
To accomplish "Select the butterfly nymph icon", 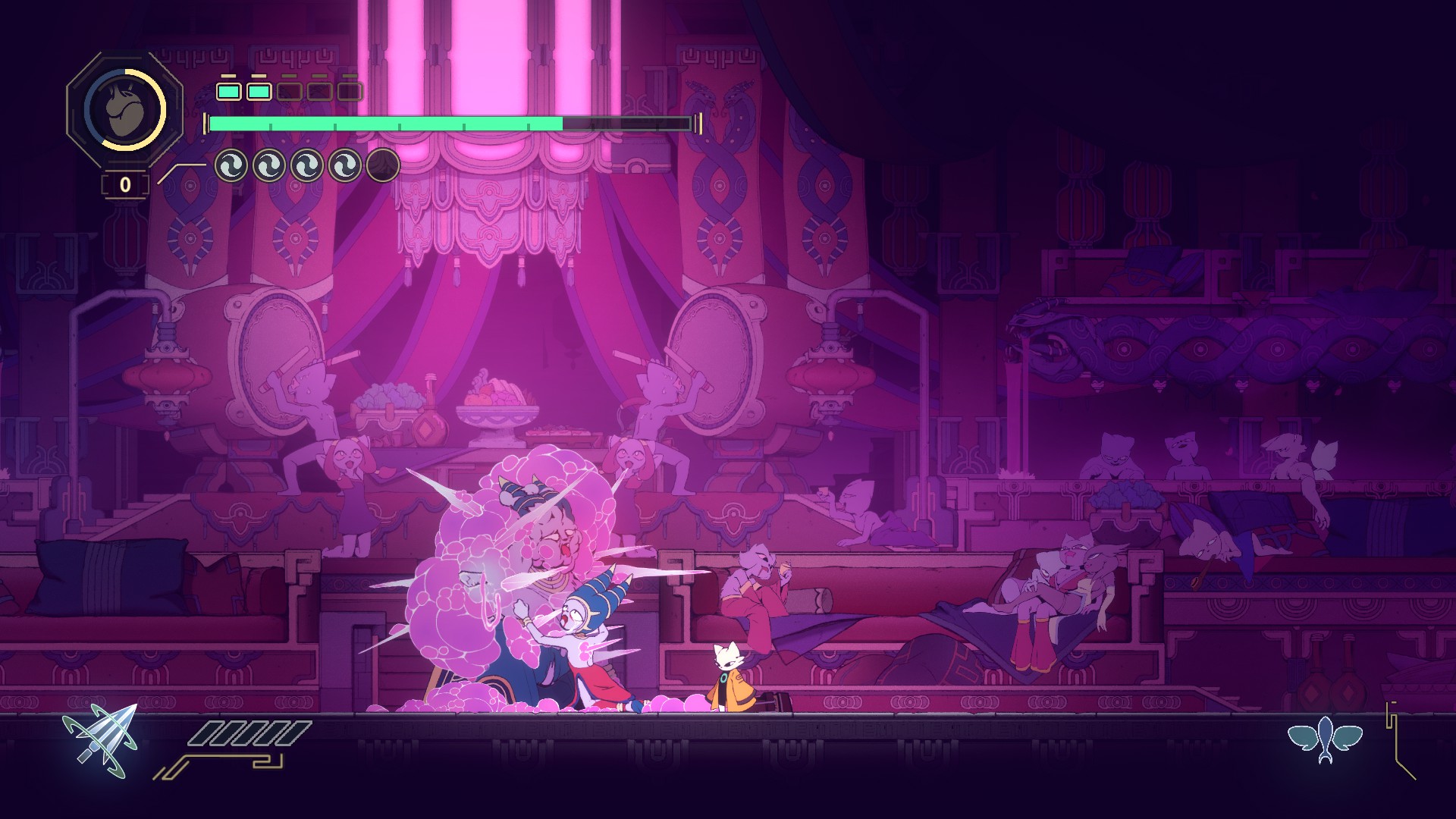I will point(1325,739).
